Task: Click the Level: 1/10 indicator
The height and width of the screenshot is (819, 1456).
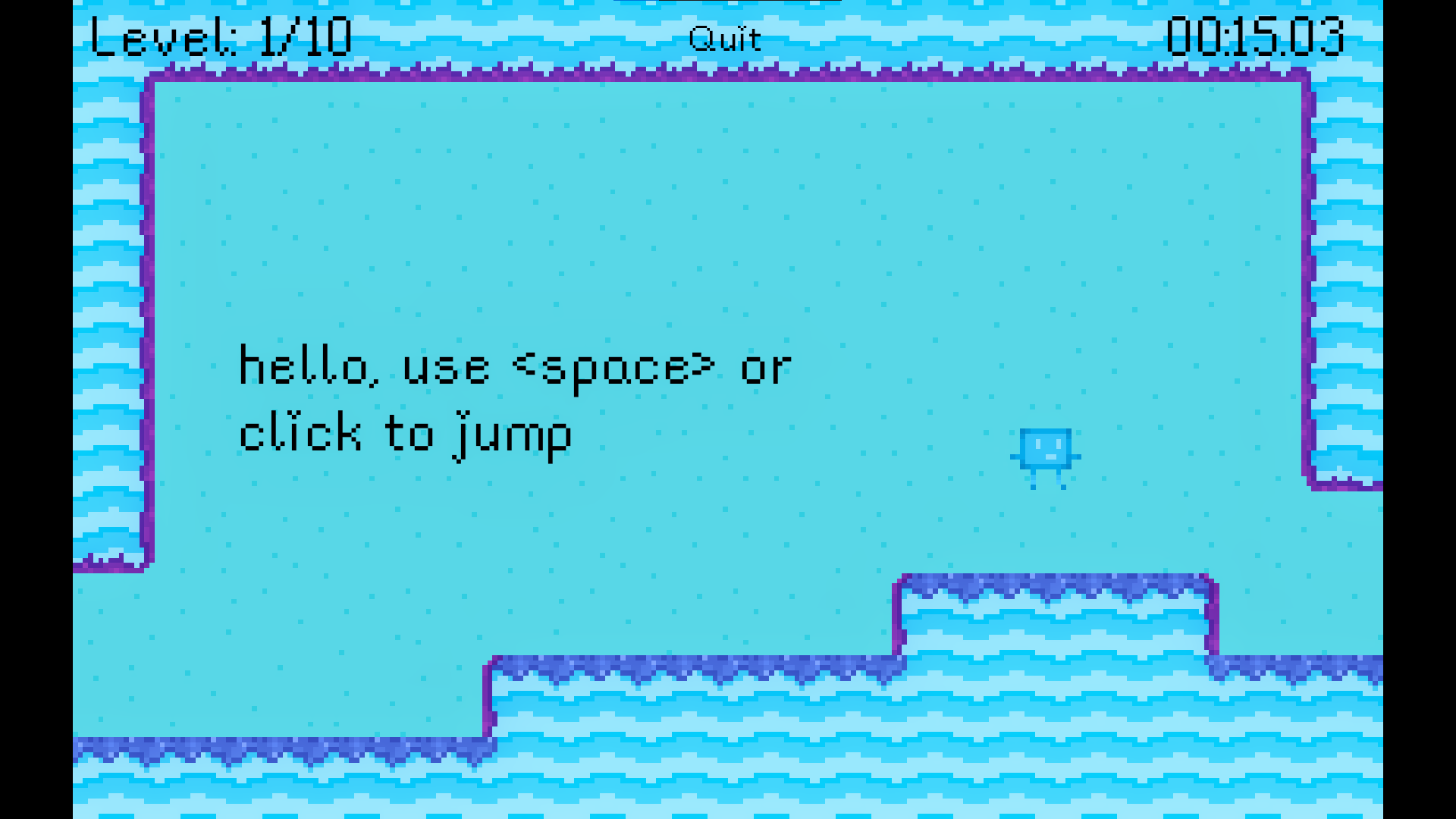Action: (220, 36)
